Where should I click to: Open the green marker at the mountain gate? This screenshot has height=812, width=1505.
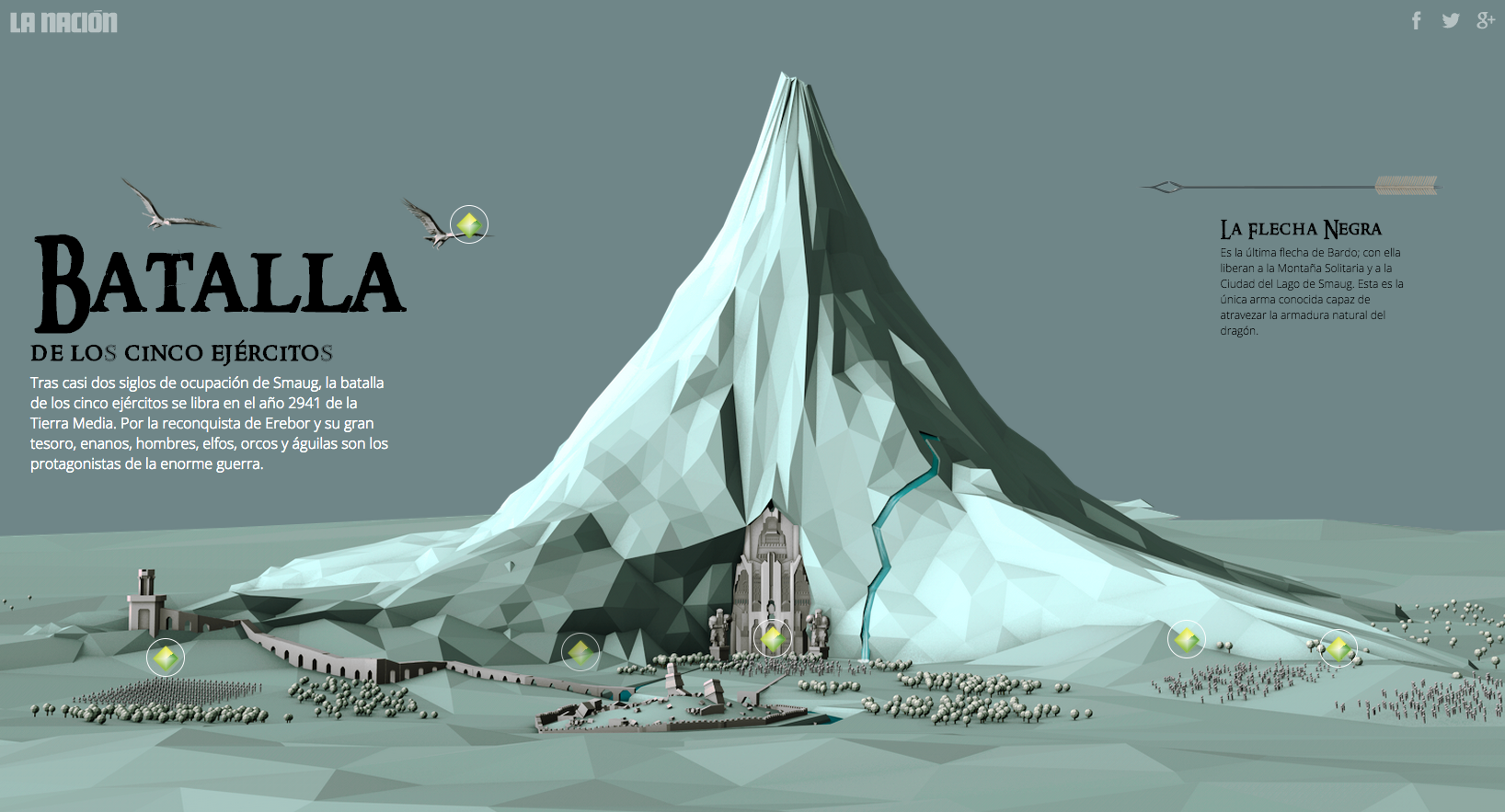(x=772, y=637)
